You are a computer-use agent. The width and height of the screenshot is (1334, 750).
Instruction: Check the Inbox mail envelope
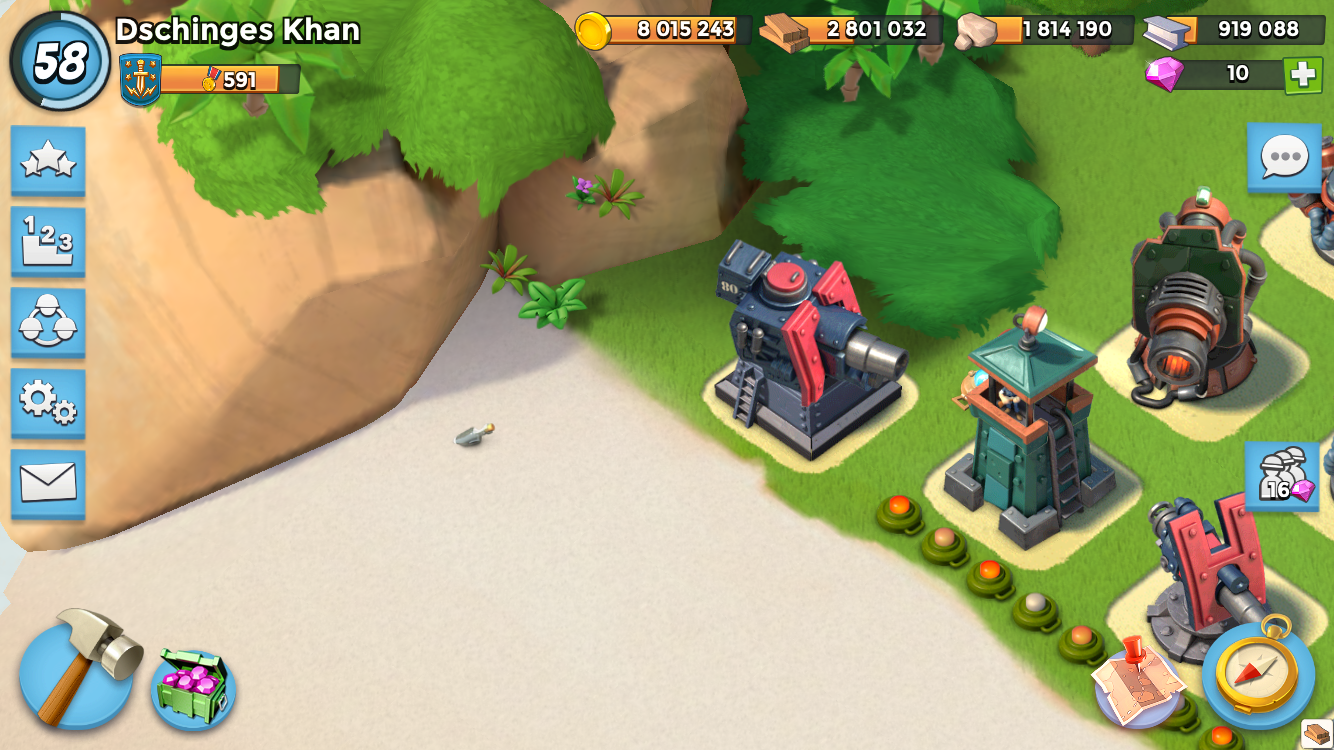[46, 482]
